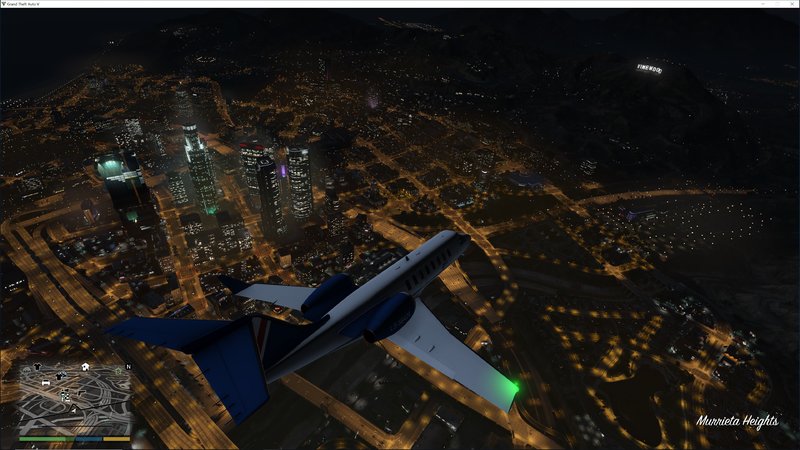This screenshot has width=800, height=450.
Task: Close the Grand Theft Auto V window
Action: (791, 4)
